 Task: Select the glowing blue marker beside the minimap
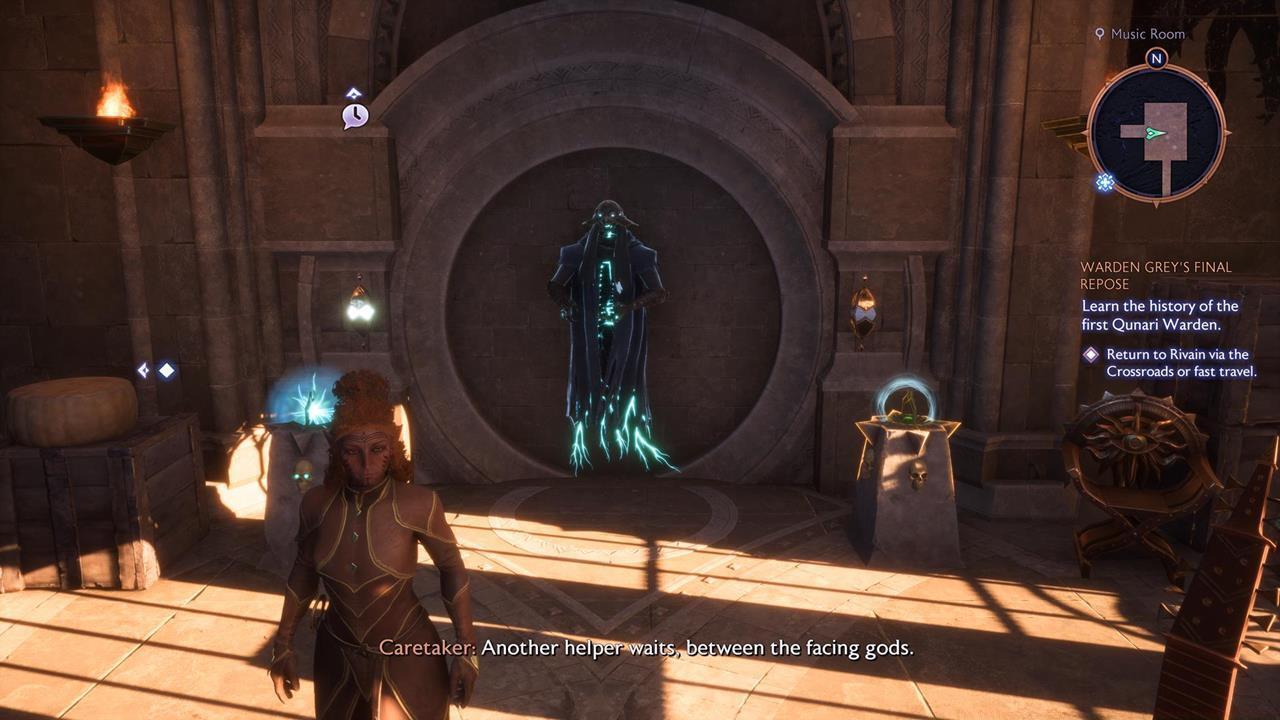pyautogui.click(x=1105, y=182)
